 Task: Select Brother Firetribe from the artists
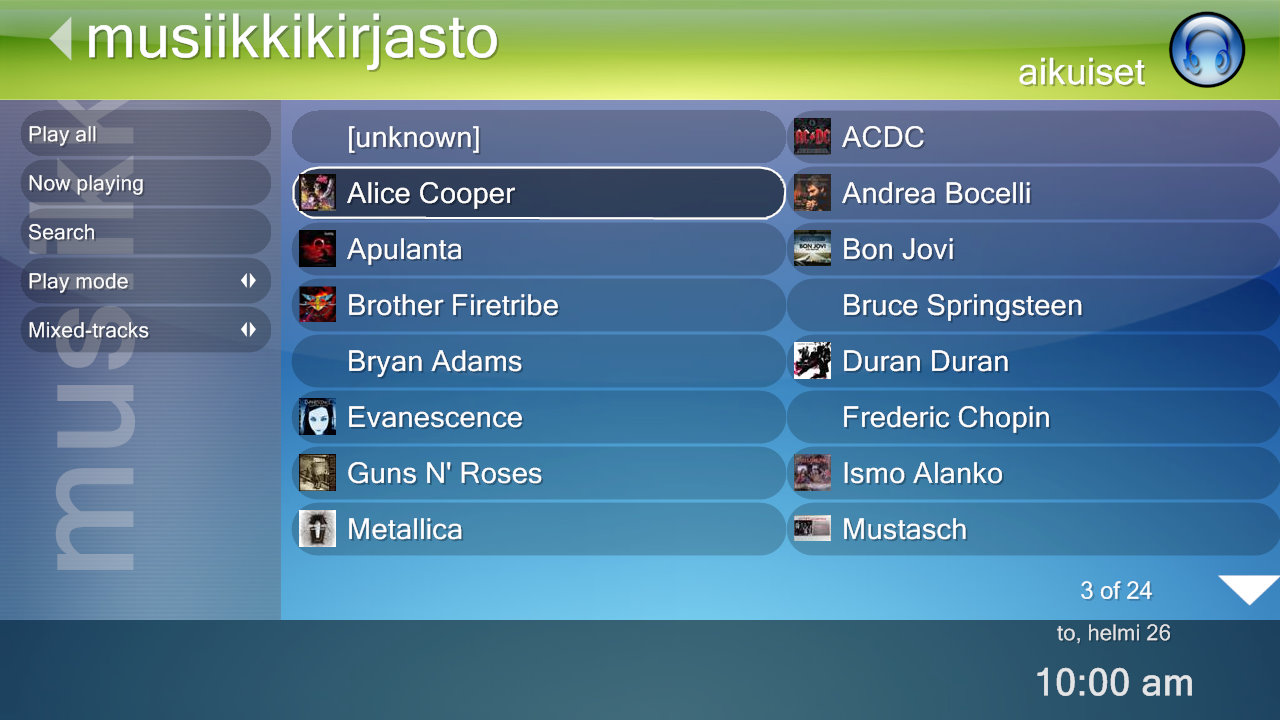tap(538, 305)
